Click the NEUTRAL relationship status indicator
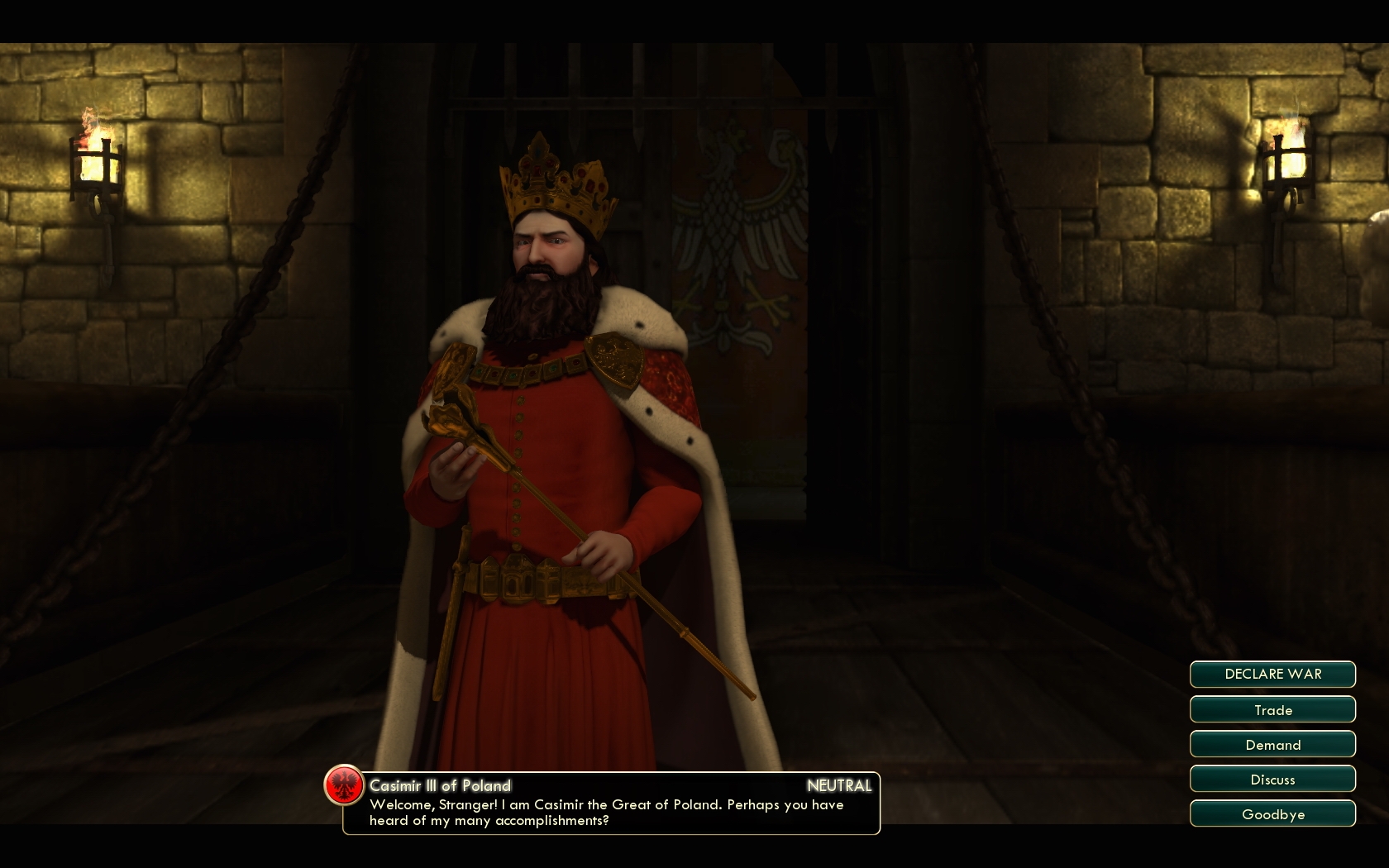1389x868 pixels. (x=840, y=786)
